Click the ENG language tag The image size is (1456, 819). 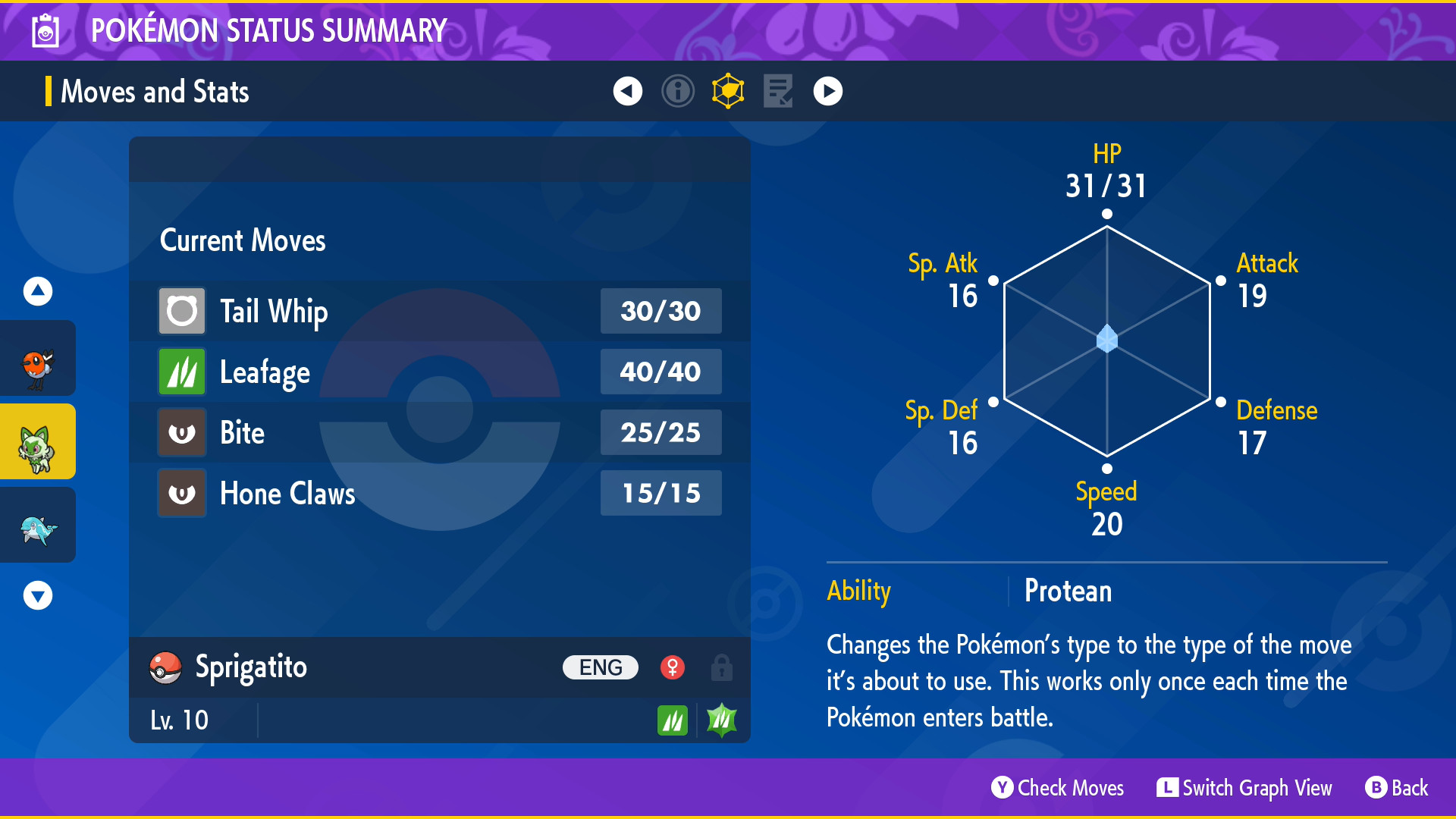coord(600,667)
